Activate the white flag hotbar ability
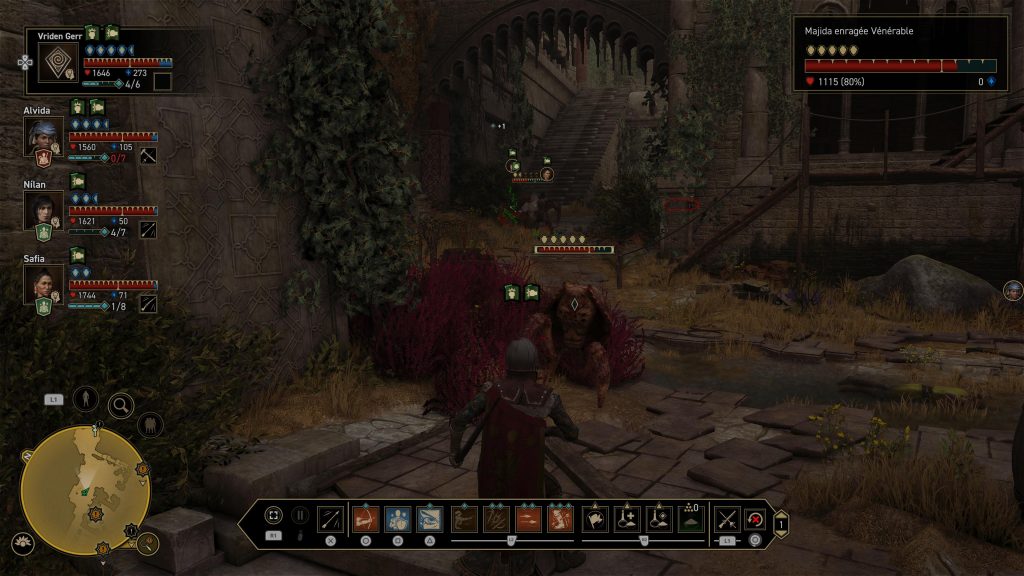 [595, 518]
